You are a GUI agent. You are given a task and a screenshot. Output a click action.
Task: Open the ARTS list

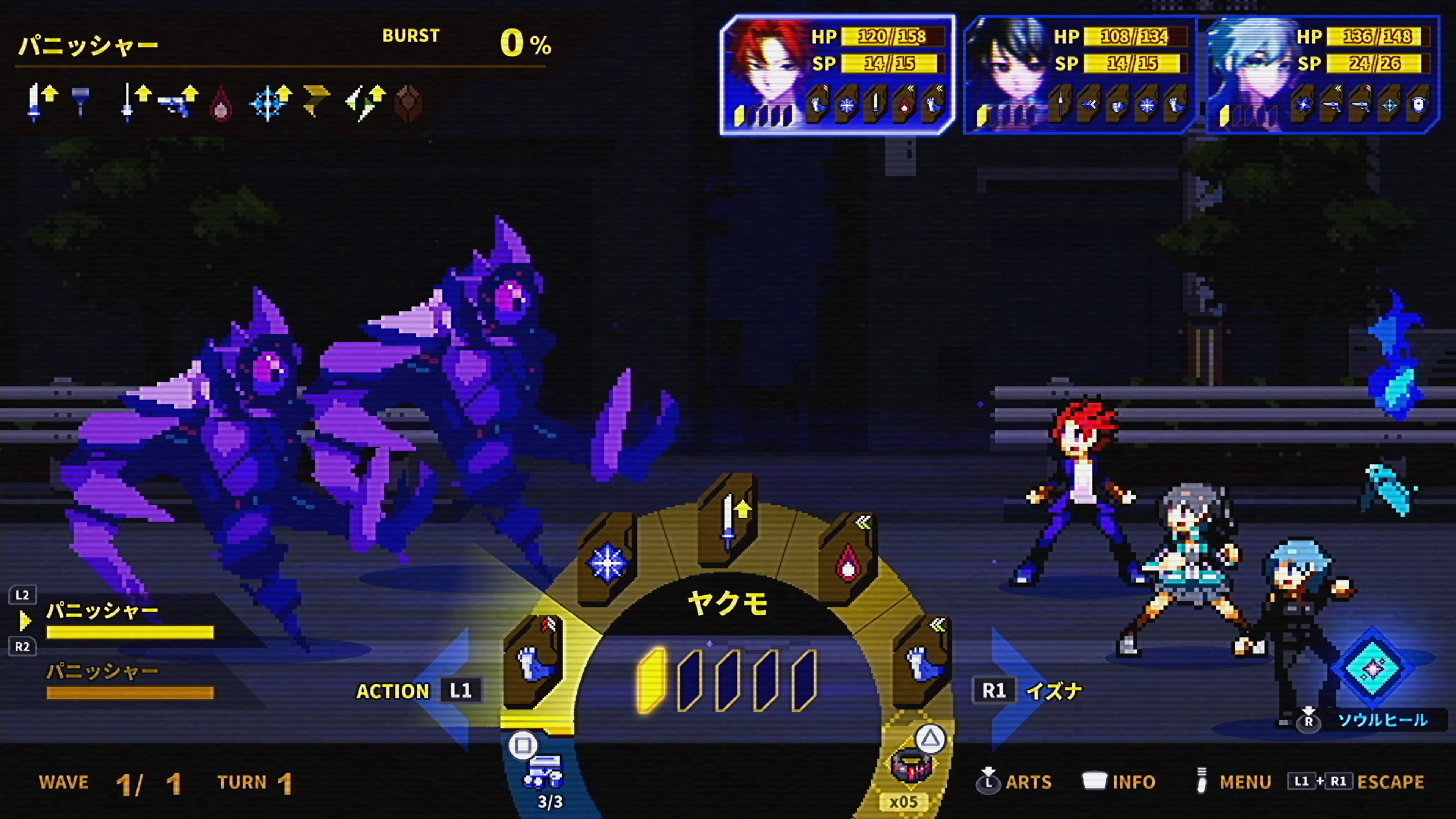(1015, 782)
